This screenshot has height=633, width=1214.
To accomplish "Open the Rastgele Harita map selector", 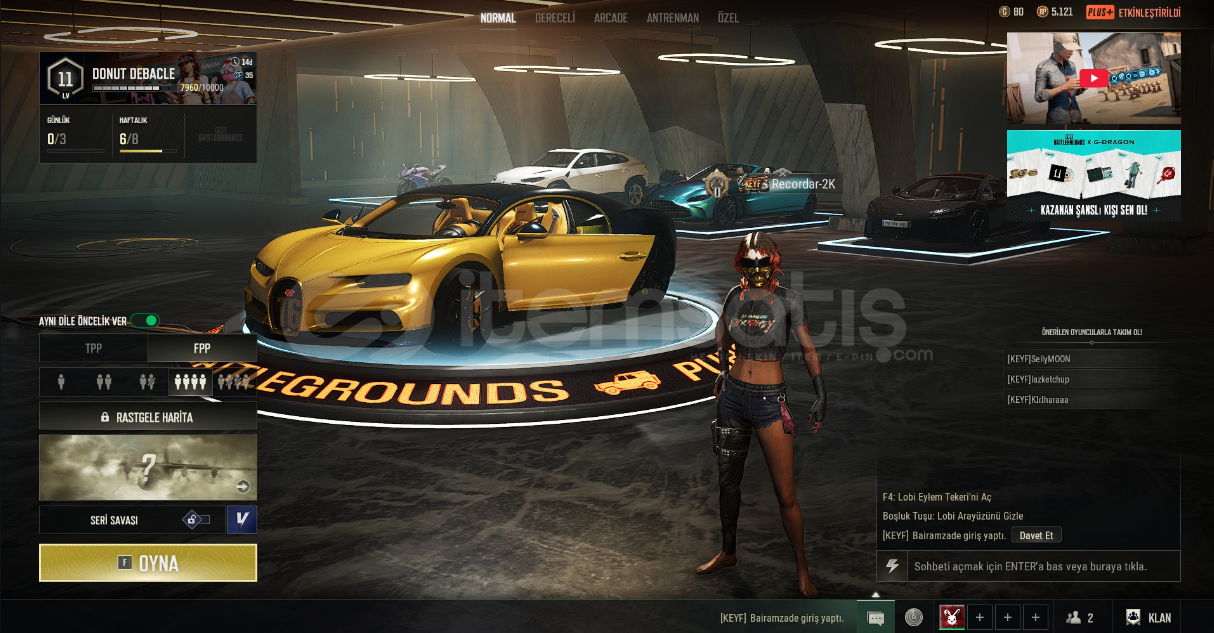I will click(x=148, y=417).
